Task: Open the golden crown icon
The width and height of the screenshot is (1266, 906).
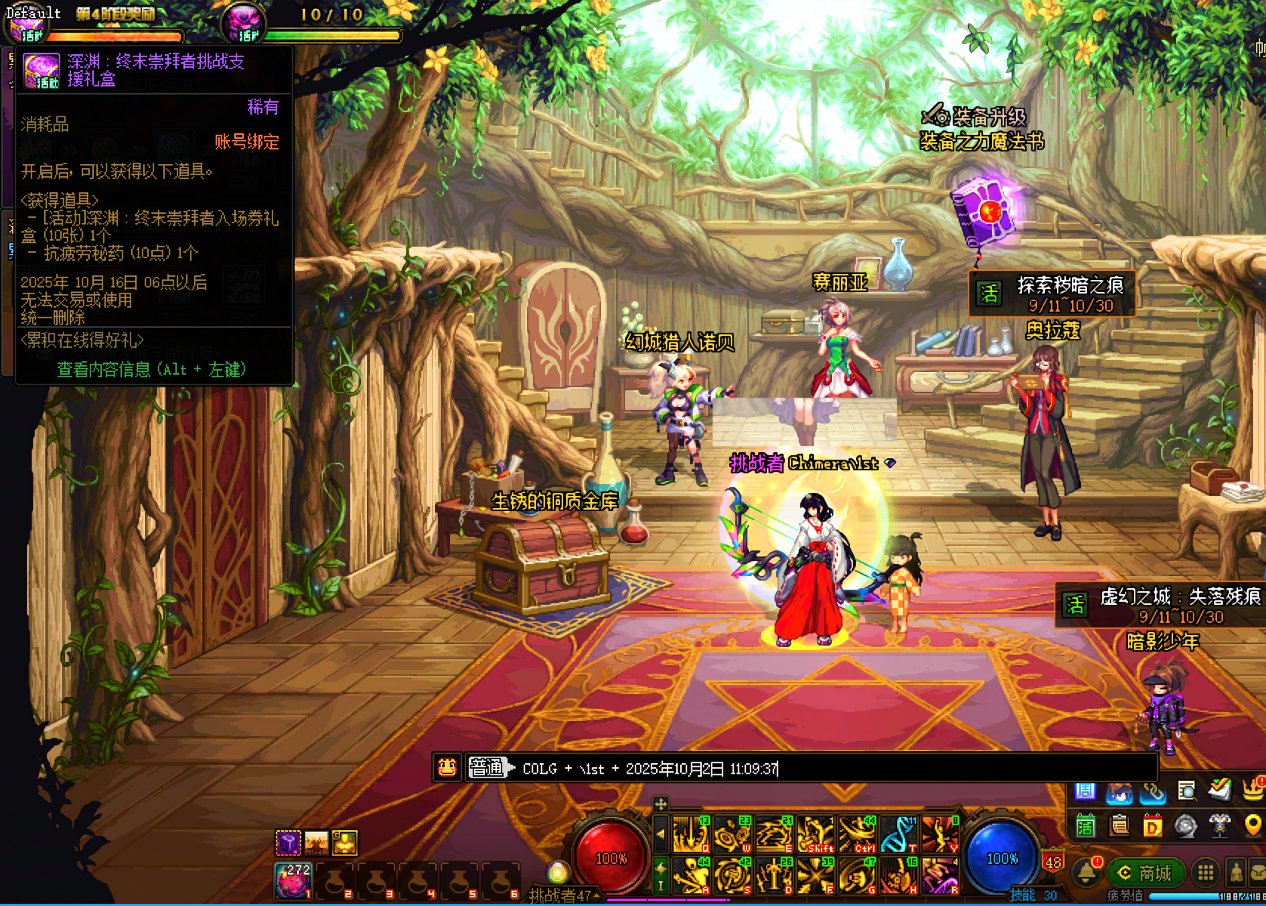Action: point(1252,790)
